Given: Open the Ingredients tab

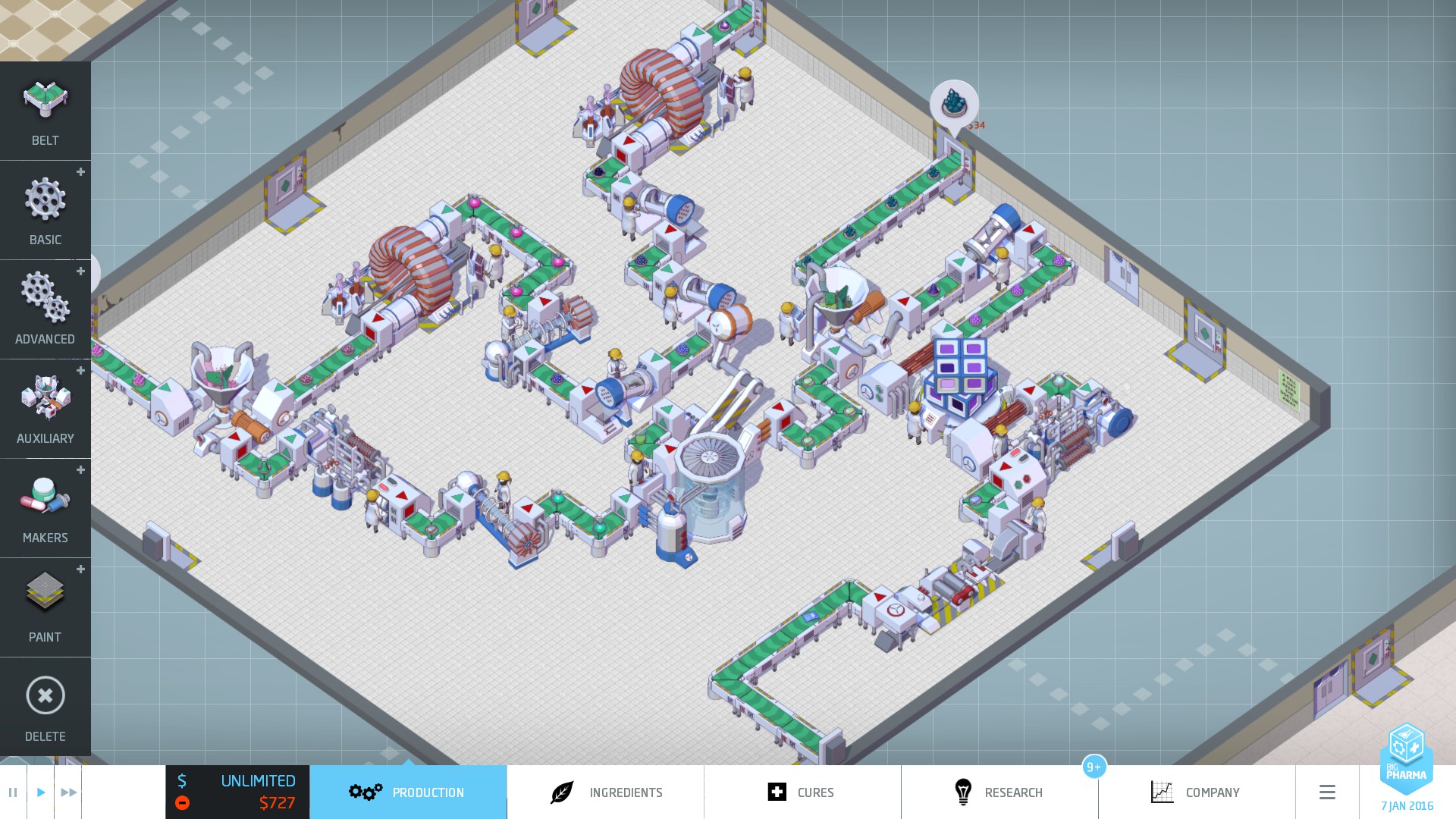Looking at the screenshot, I should pyautogui.click(x=605, y=792).
